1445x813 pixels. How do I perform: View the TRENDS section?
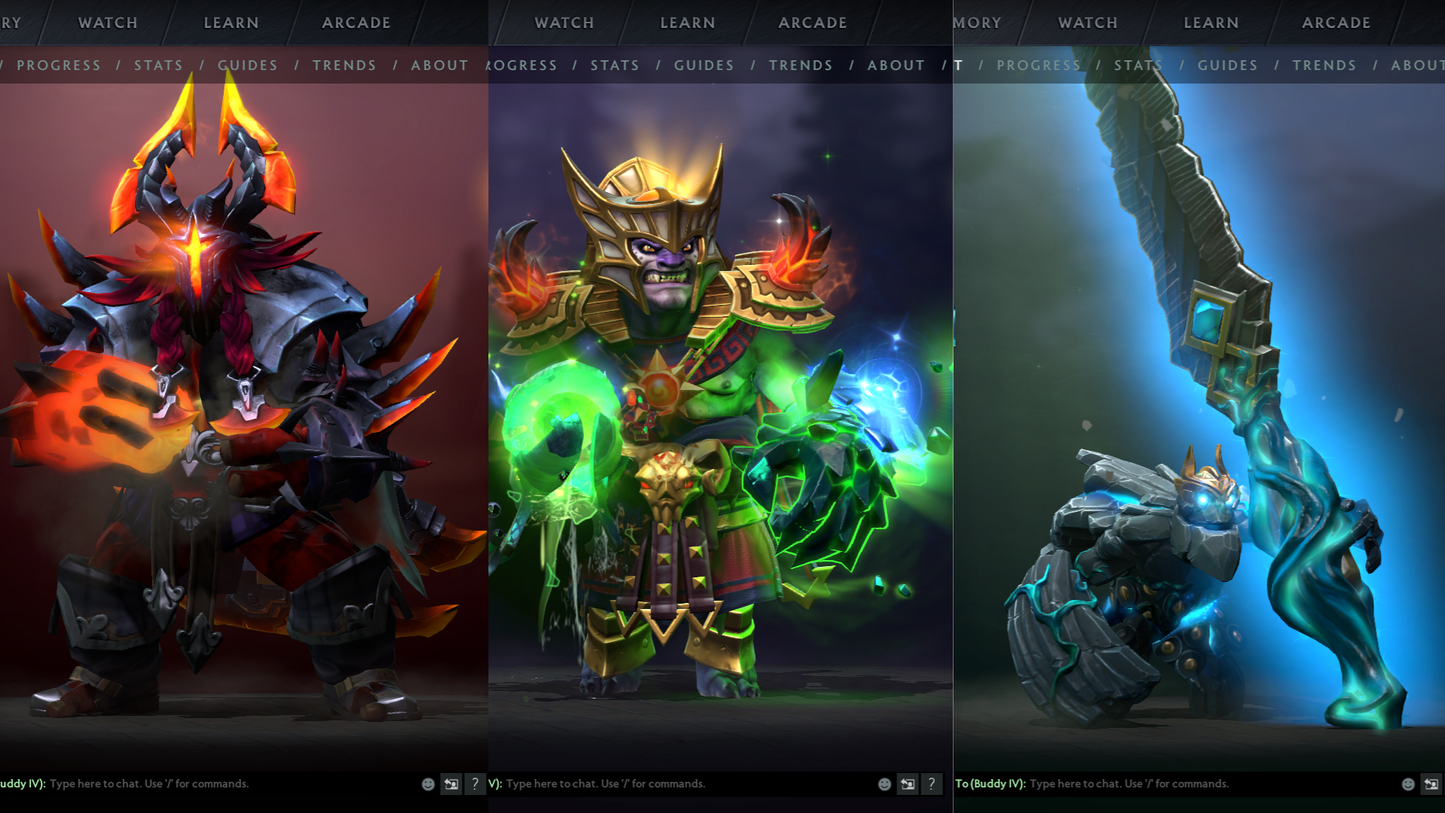[344, 65]
